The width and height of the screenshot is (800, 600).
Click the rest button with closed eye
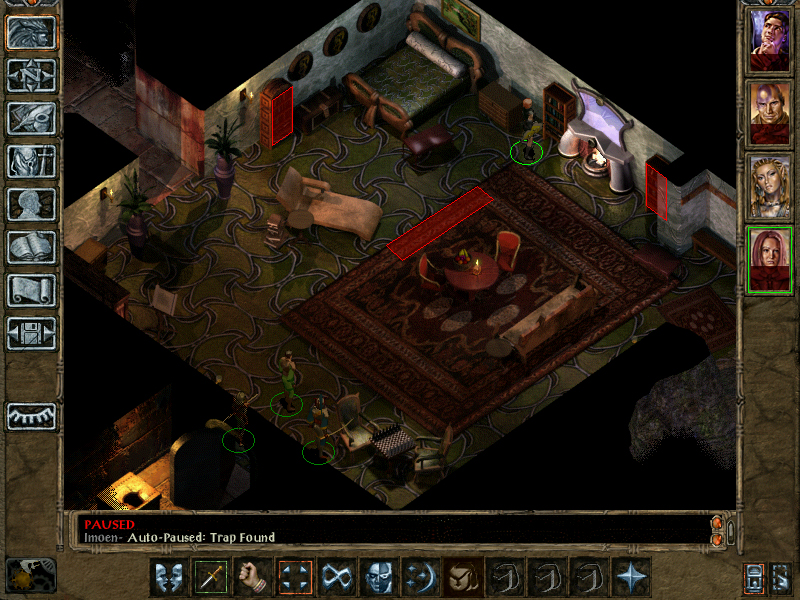coord(31,415)
